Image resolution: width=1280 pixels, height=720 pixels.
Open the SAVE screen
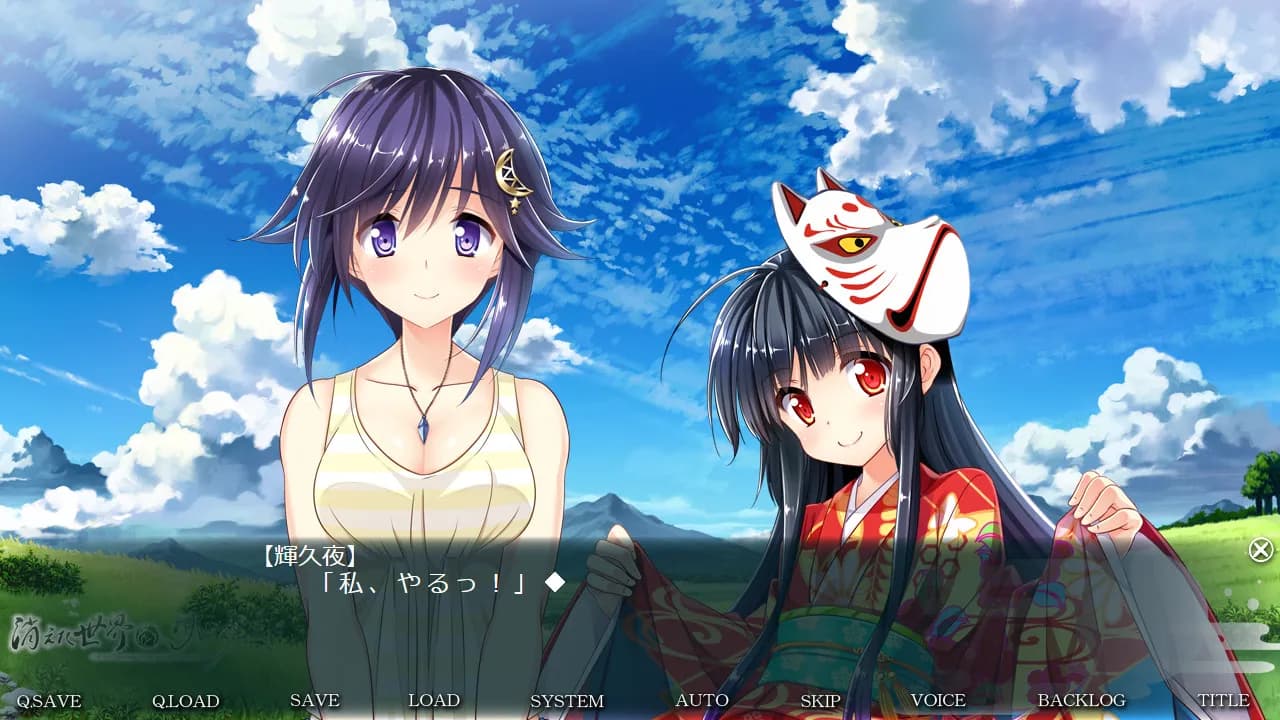[316, 701]
